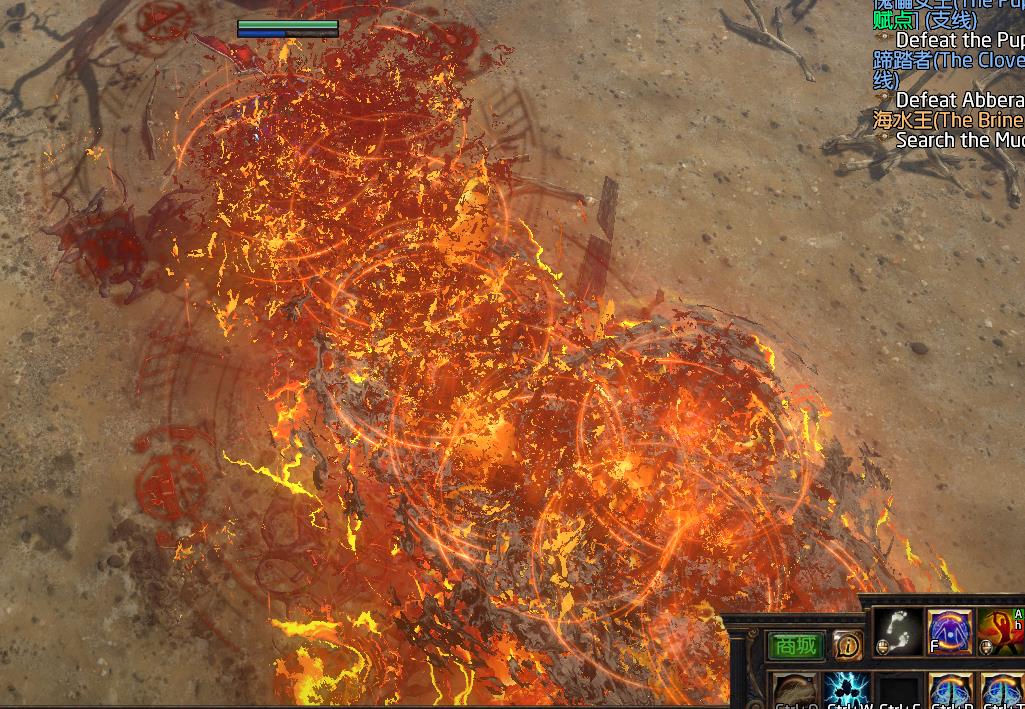Click the orange info speech-bubble icon

pos(847,646)
